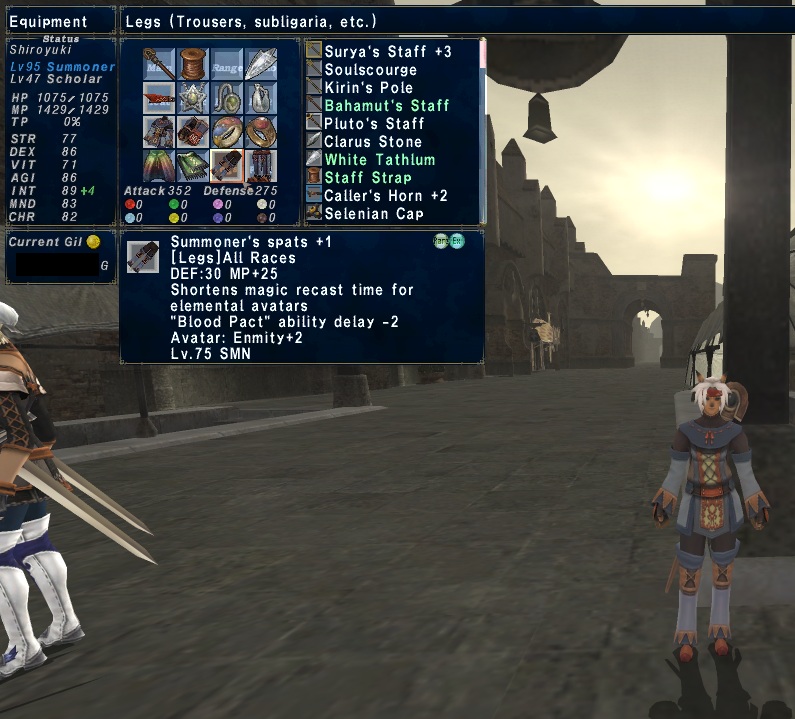Click the item list scrollbar
Viewport: 795px width, 719px height.
[483, 130]
